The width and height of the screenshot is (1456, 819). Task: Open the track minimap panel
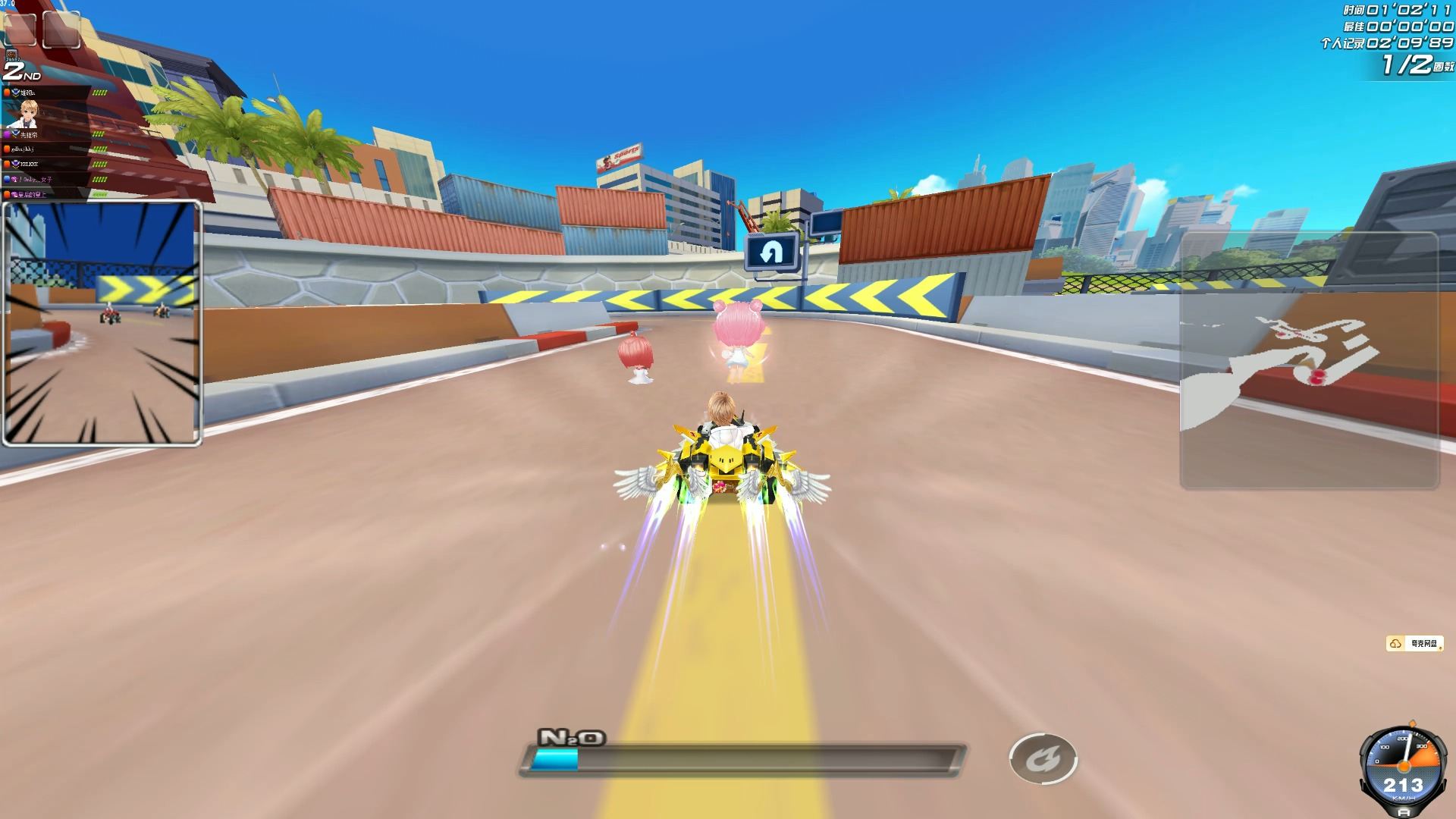[x=1309, y=360]
